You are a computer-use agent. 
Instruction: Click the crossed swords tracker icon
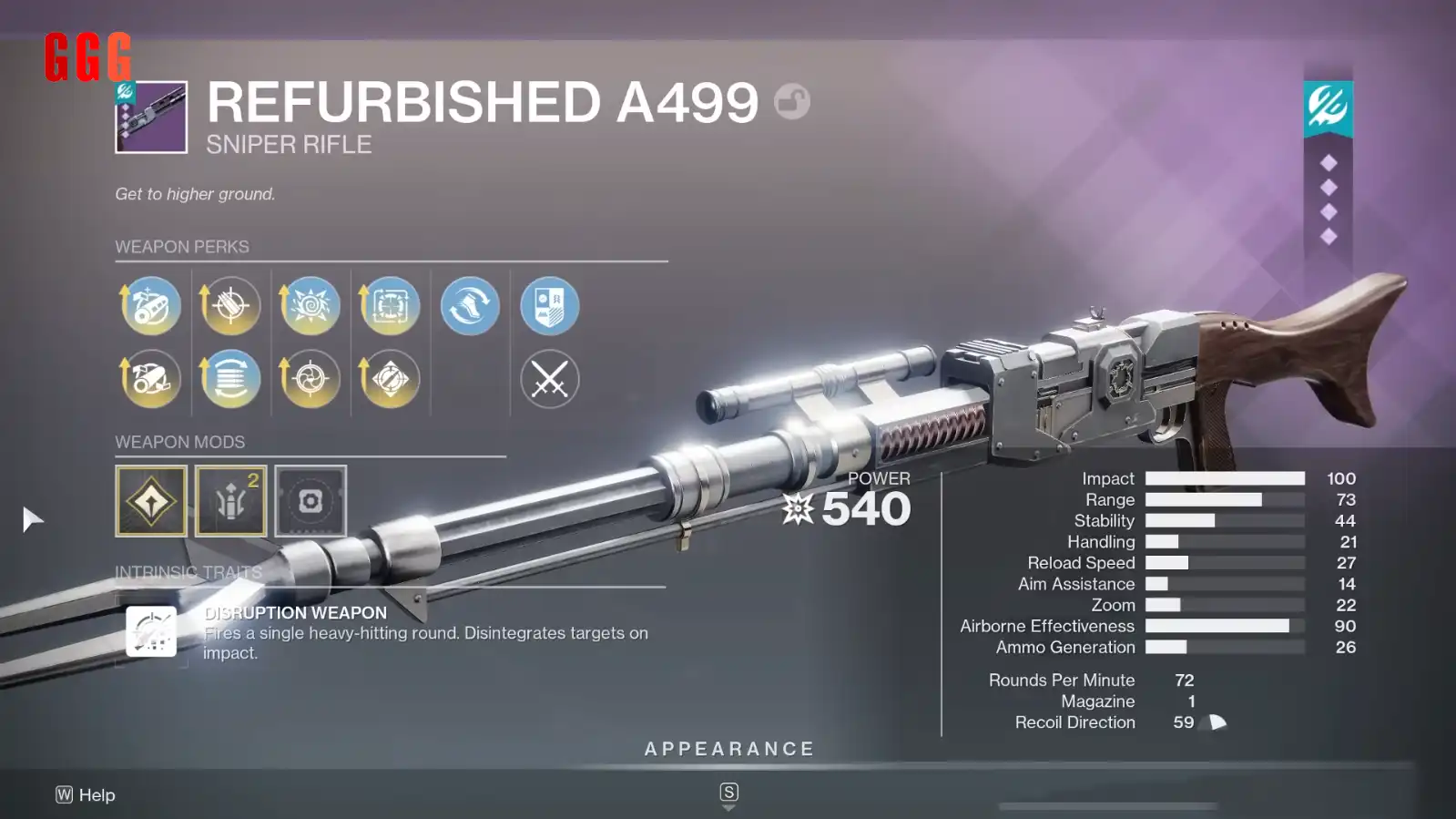click(550, 379)
